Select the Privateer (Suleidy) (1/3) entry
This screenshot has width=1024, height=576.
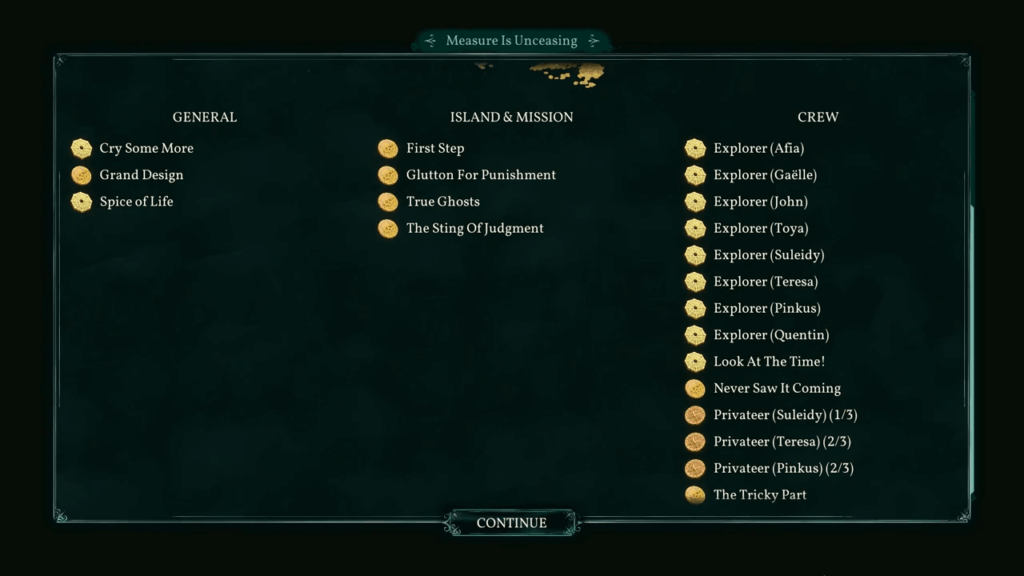[x=784, y=415]
